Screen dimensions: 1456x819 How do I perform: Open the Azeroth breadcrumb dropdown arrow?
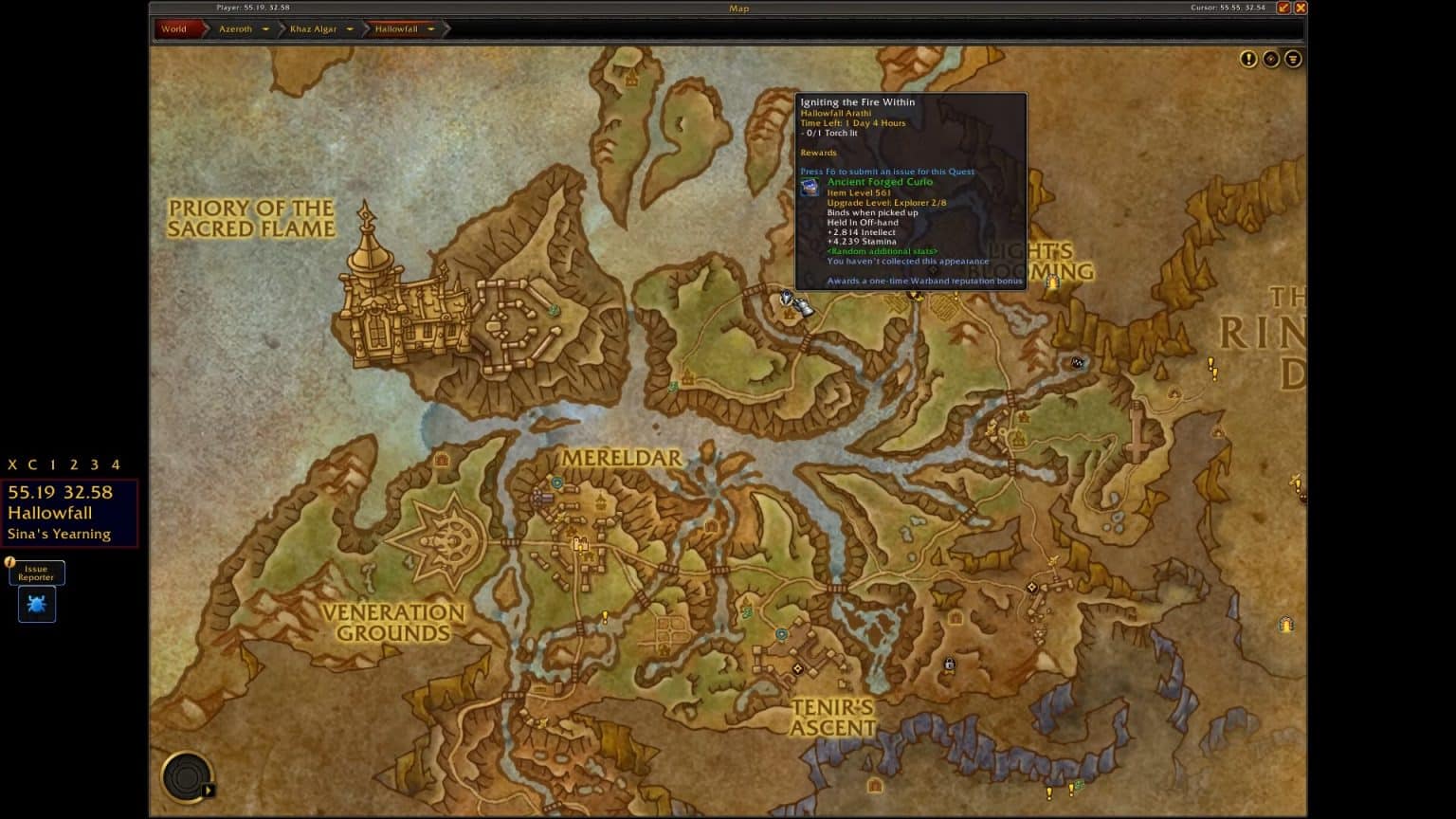pos(265,29)
